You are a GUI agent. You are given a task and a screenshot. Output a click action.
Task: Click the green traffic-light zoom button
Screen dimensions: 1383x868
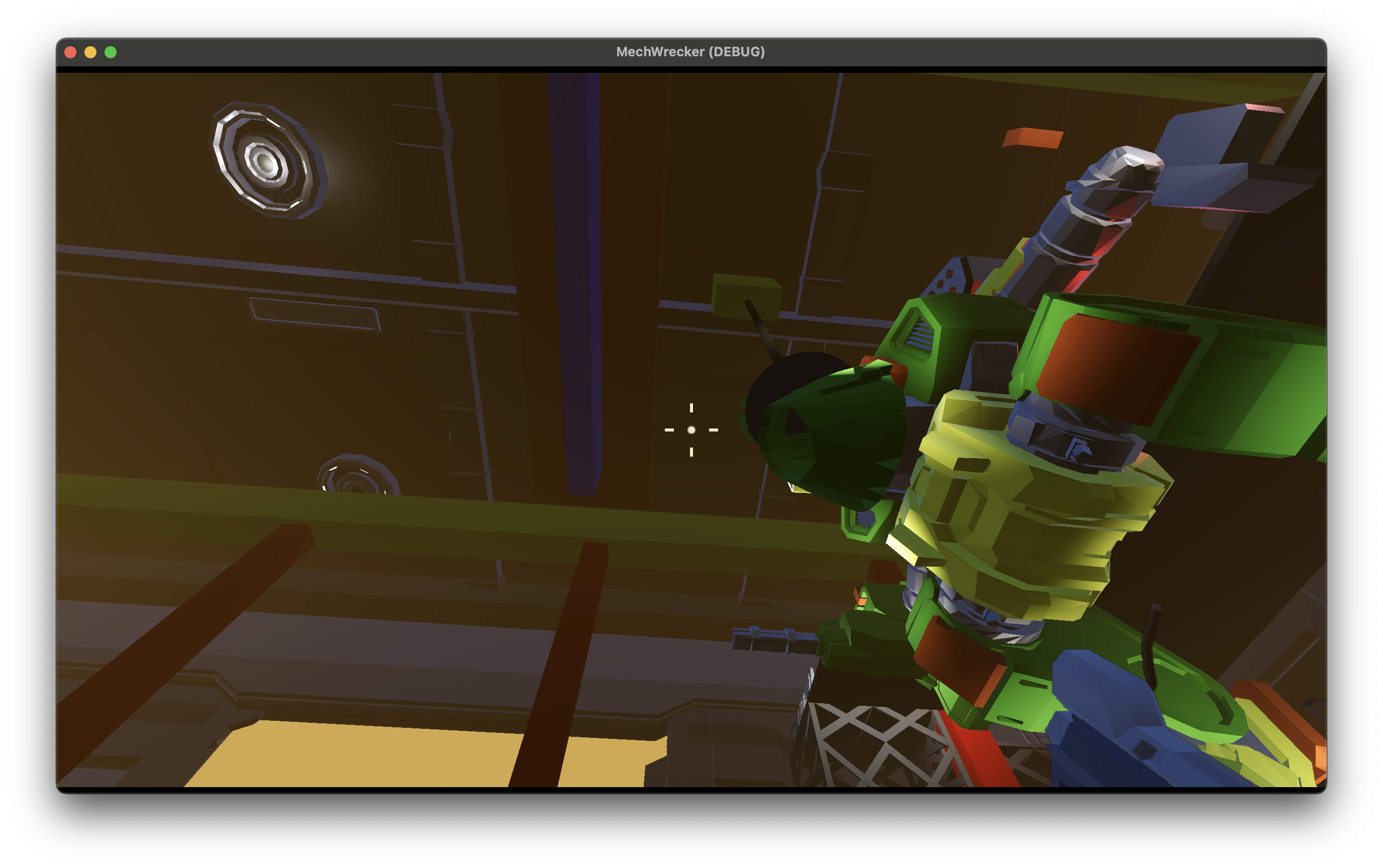pyautogui.click(x=111, y=52)
